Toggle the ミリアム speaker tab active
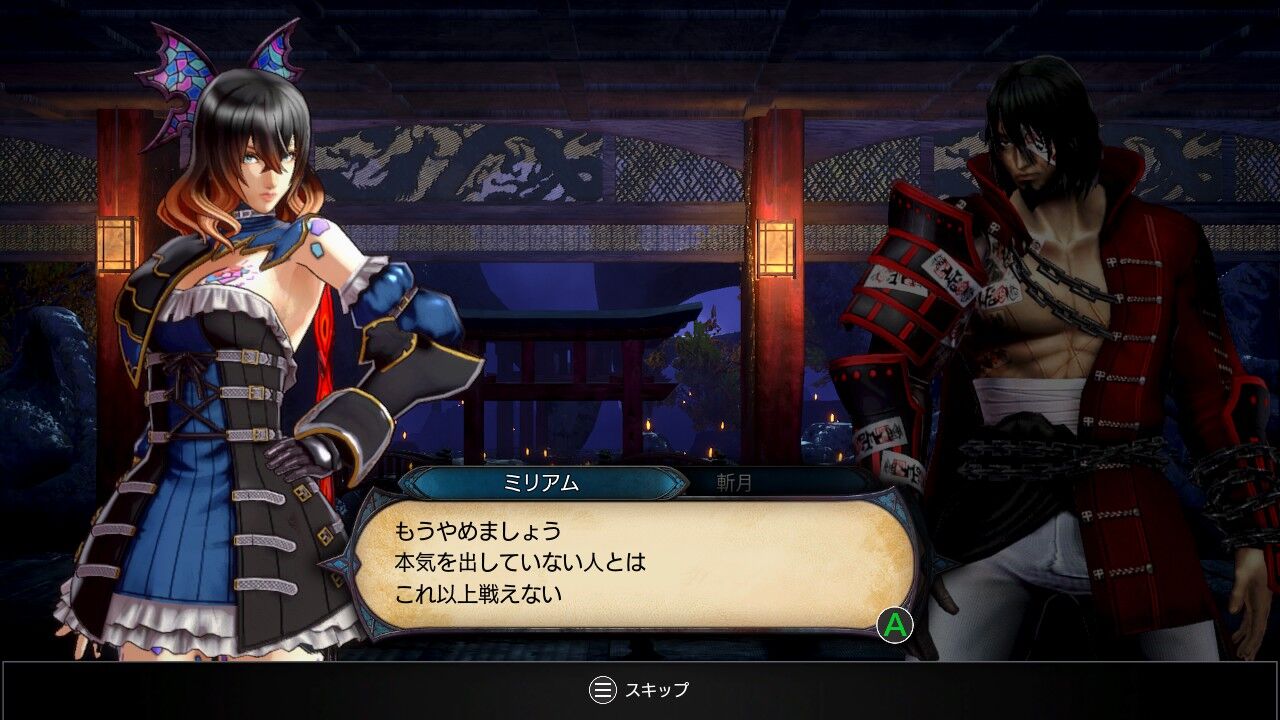This screenshot has height=720, width=1280. click(x=537, y=483)
